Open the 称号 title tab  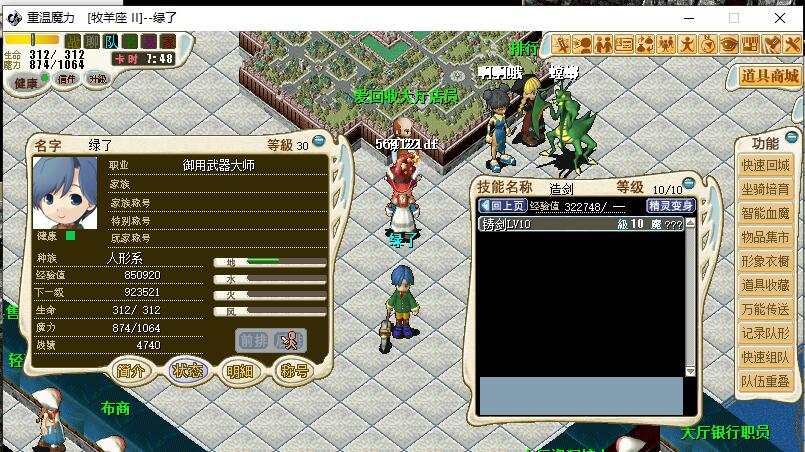pos(293,371)
